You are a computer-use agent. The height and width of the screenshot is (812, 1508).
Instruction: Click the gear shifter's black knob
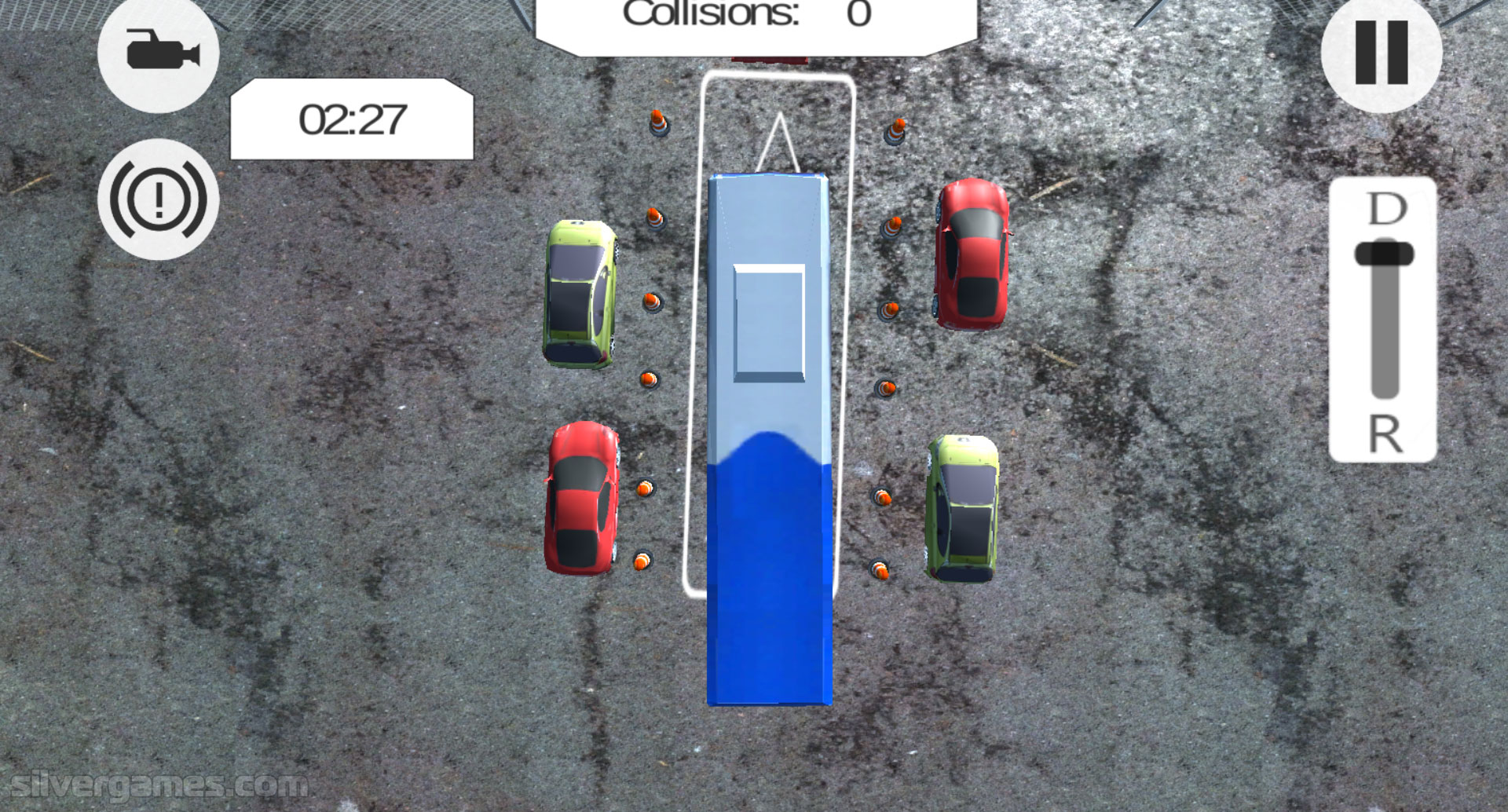(x=1384, y=254)
